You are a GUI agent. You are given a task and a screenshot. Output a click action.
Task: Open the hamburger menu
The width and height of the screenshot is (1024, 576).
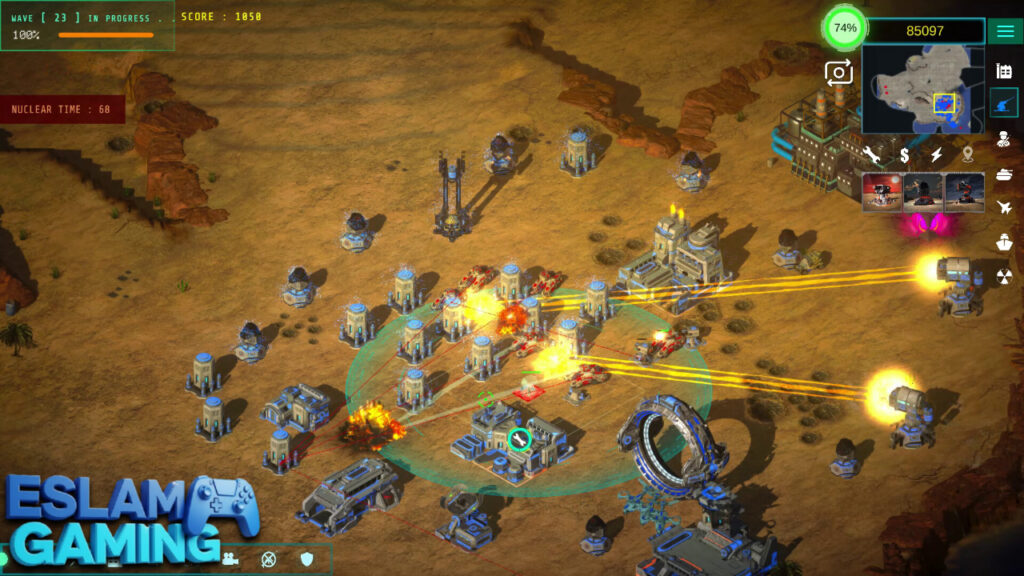click(x=1005, y=30)
